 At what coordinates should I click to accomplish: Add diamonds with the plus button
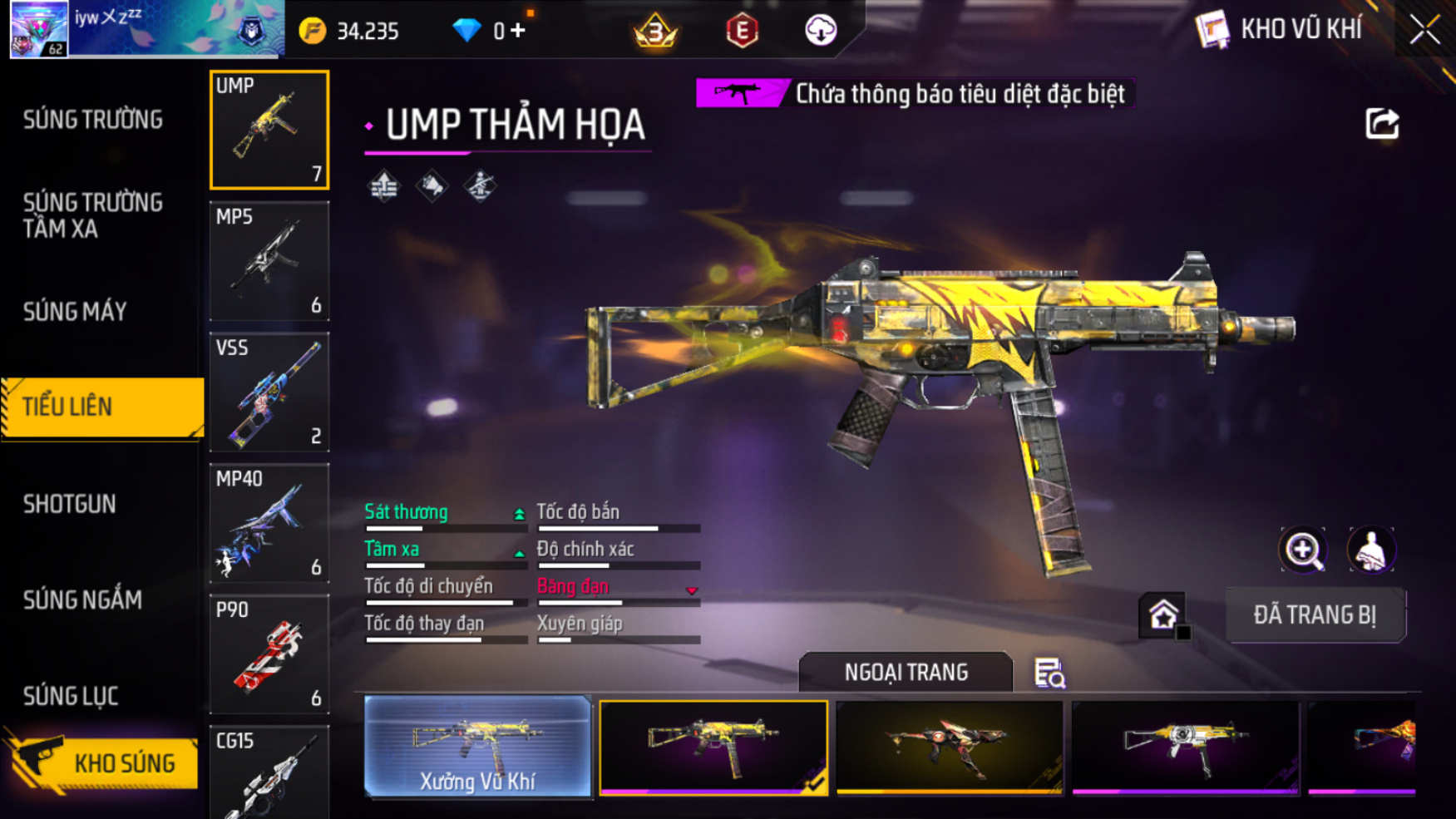point(518,31)
